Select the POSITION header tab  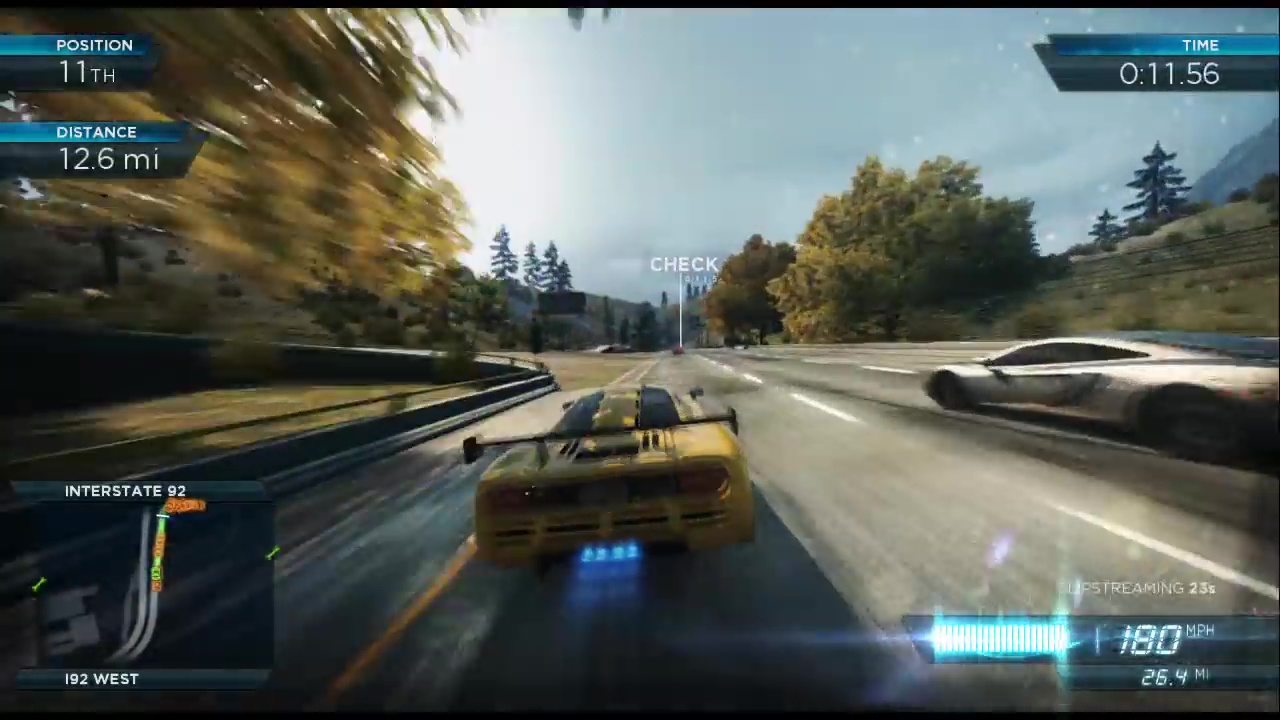click(x=94, y=45)
